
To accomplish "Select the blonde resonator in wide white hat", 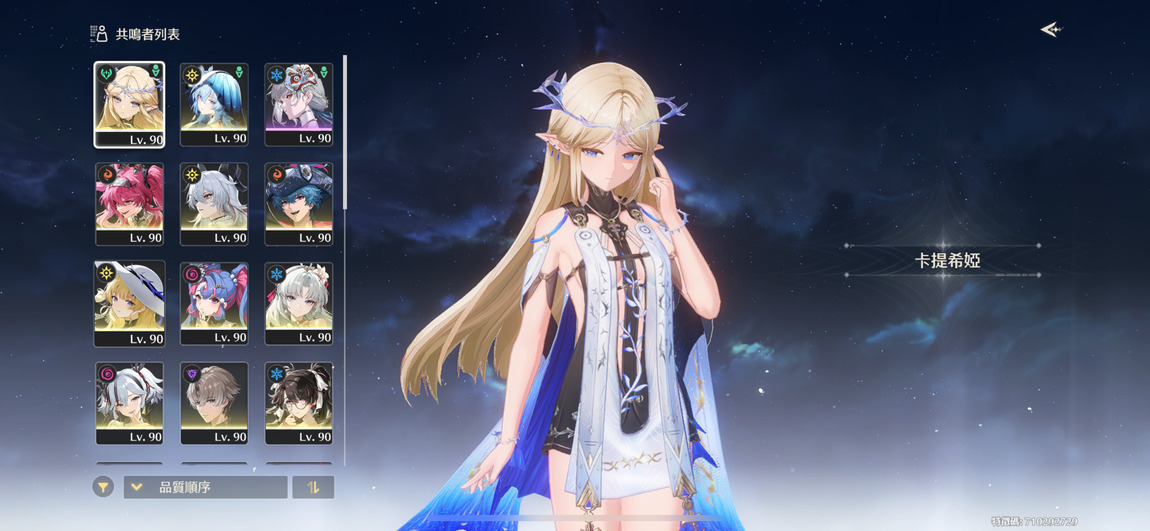I will (129, 304).
